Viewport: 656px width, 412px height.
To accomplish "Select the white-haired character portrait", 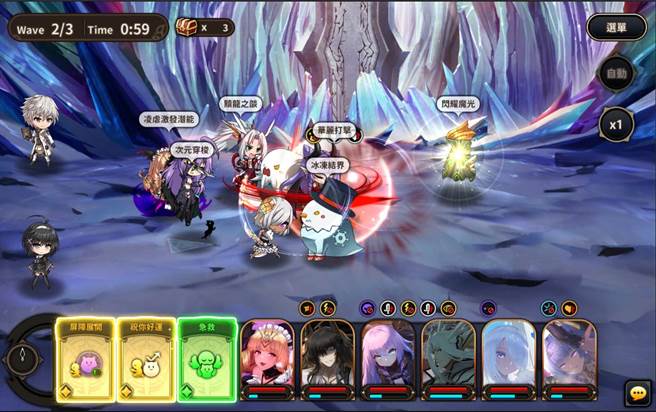I will point(509,358).
